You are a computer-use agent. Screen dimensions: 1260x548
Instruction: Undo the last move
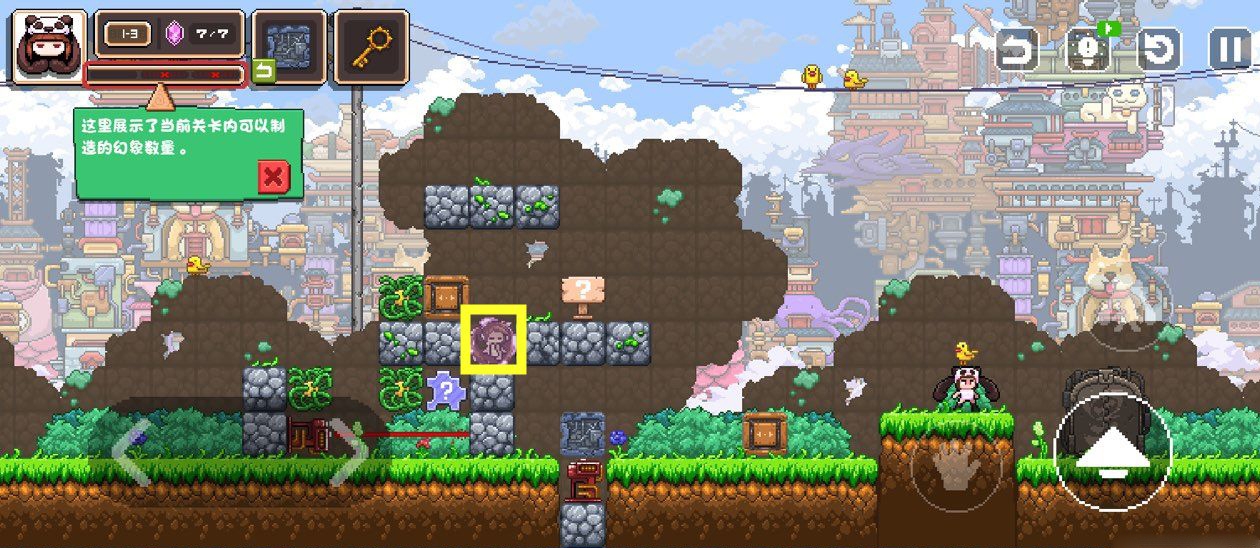(x=1016, y=49)
